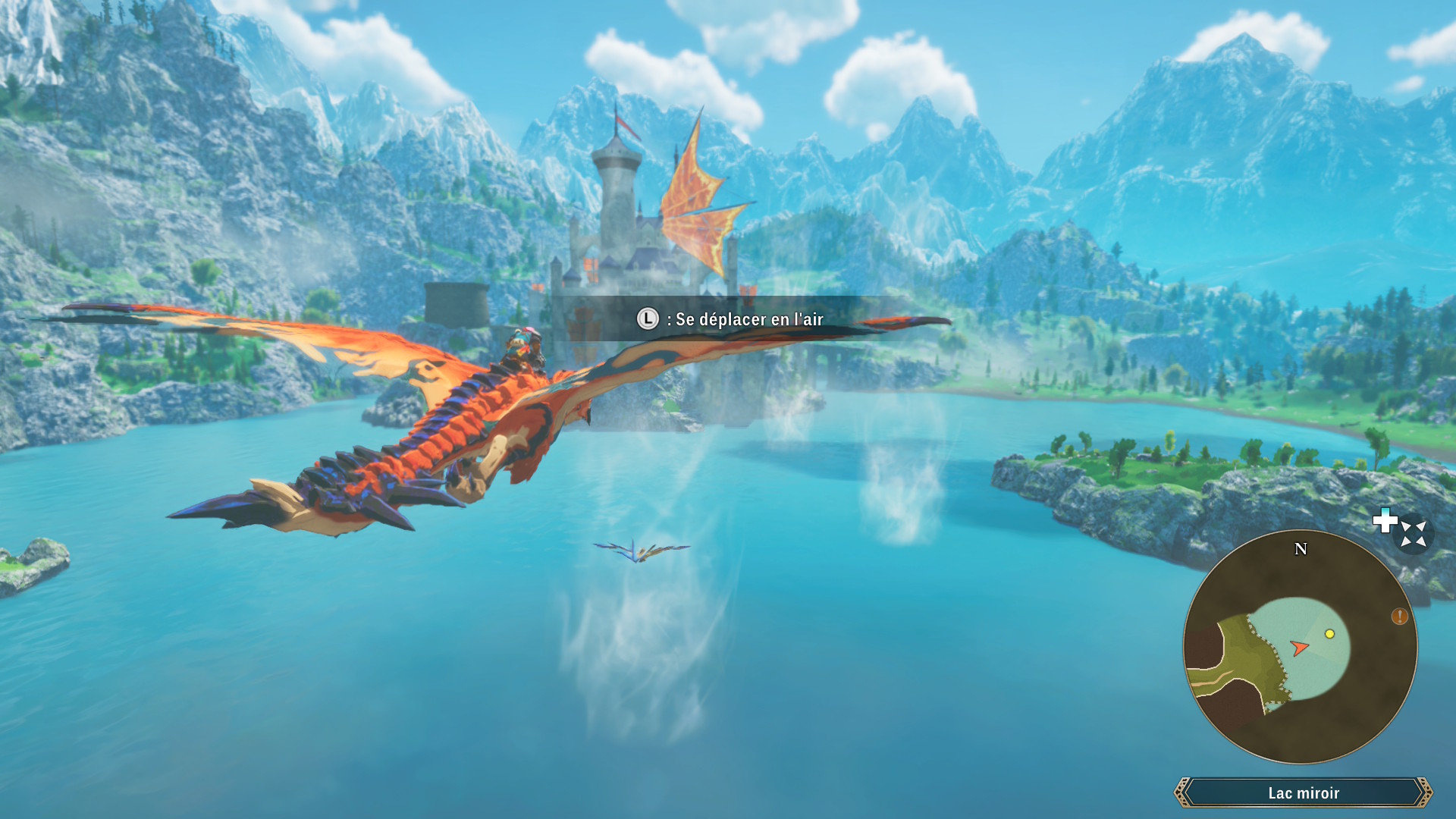This screenshot has width=1456, height=819.
Task: Click the yellow dot marker on minimap
Action: click(1329, 634)
